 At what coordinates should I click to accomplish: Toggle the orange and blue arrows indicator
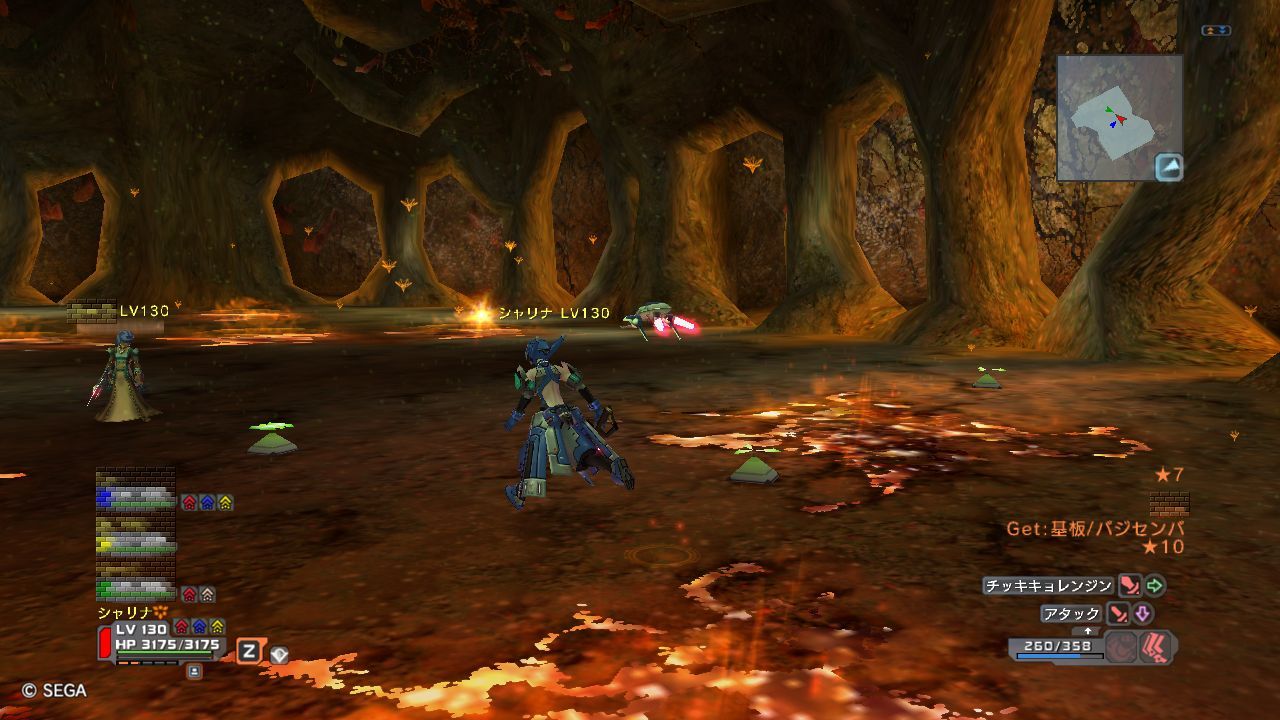coord(1216,31)
